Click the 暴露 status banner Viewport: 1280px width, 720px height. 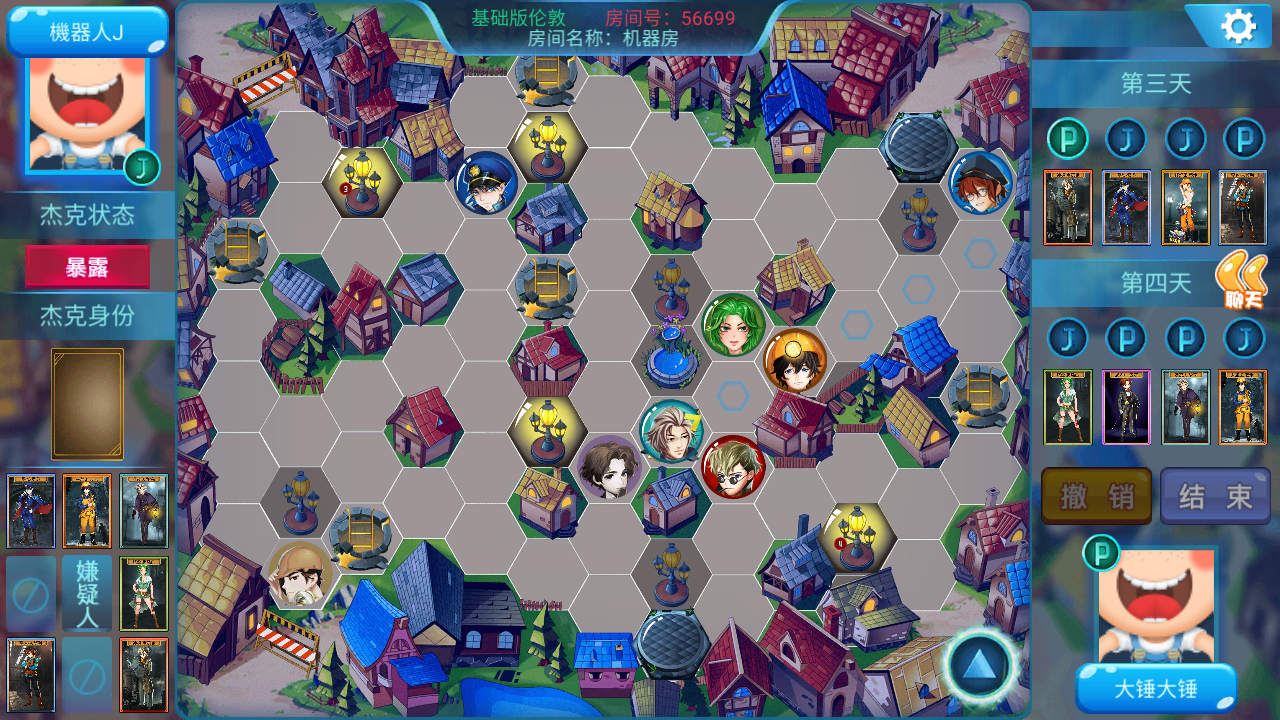86,268
